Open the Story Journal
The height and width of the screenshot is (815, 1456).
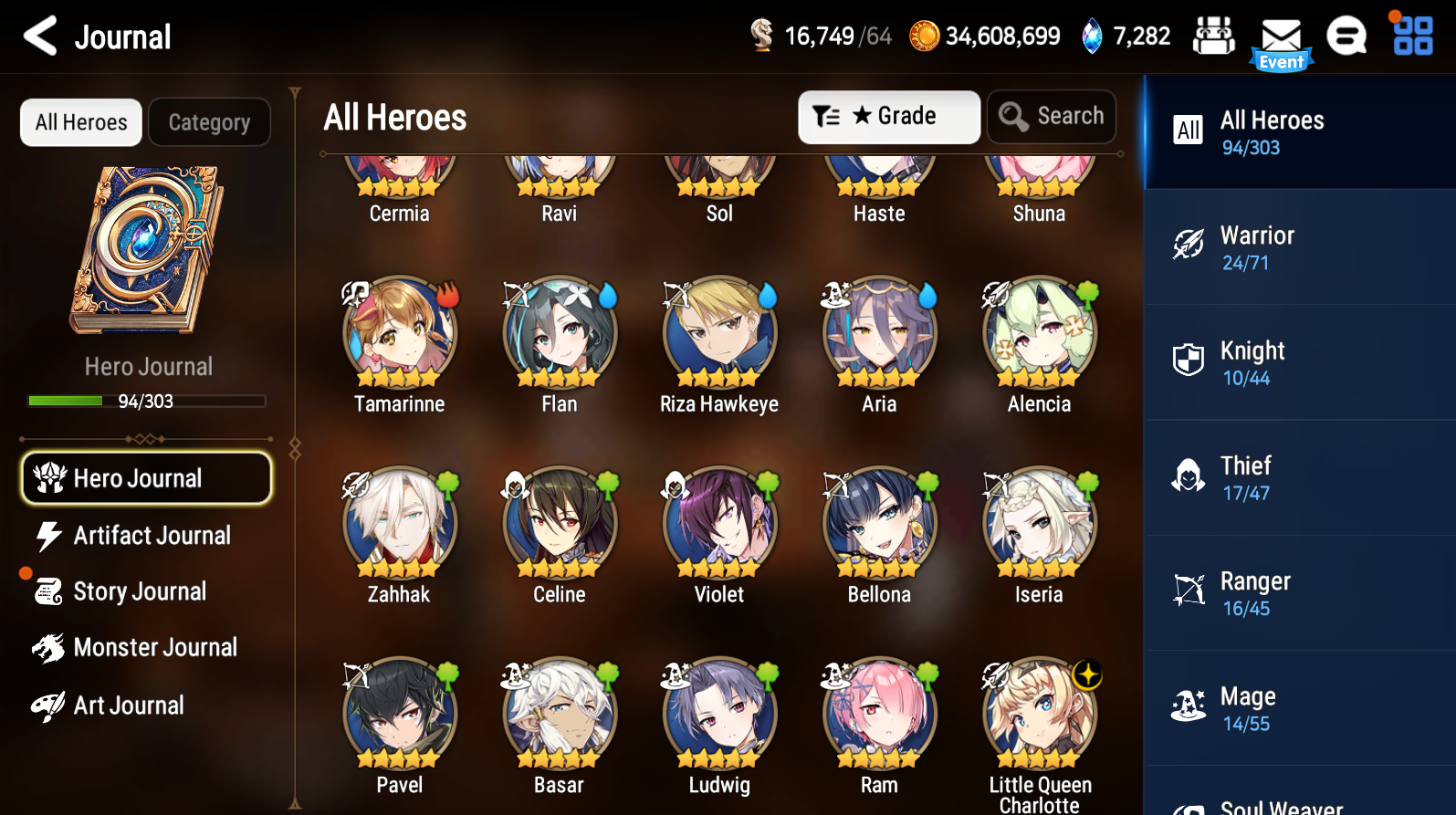click(140, 591)
